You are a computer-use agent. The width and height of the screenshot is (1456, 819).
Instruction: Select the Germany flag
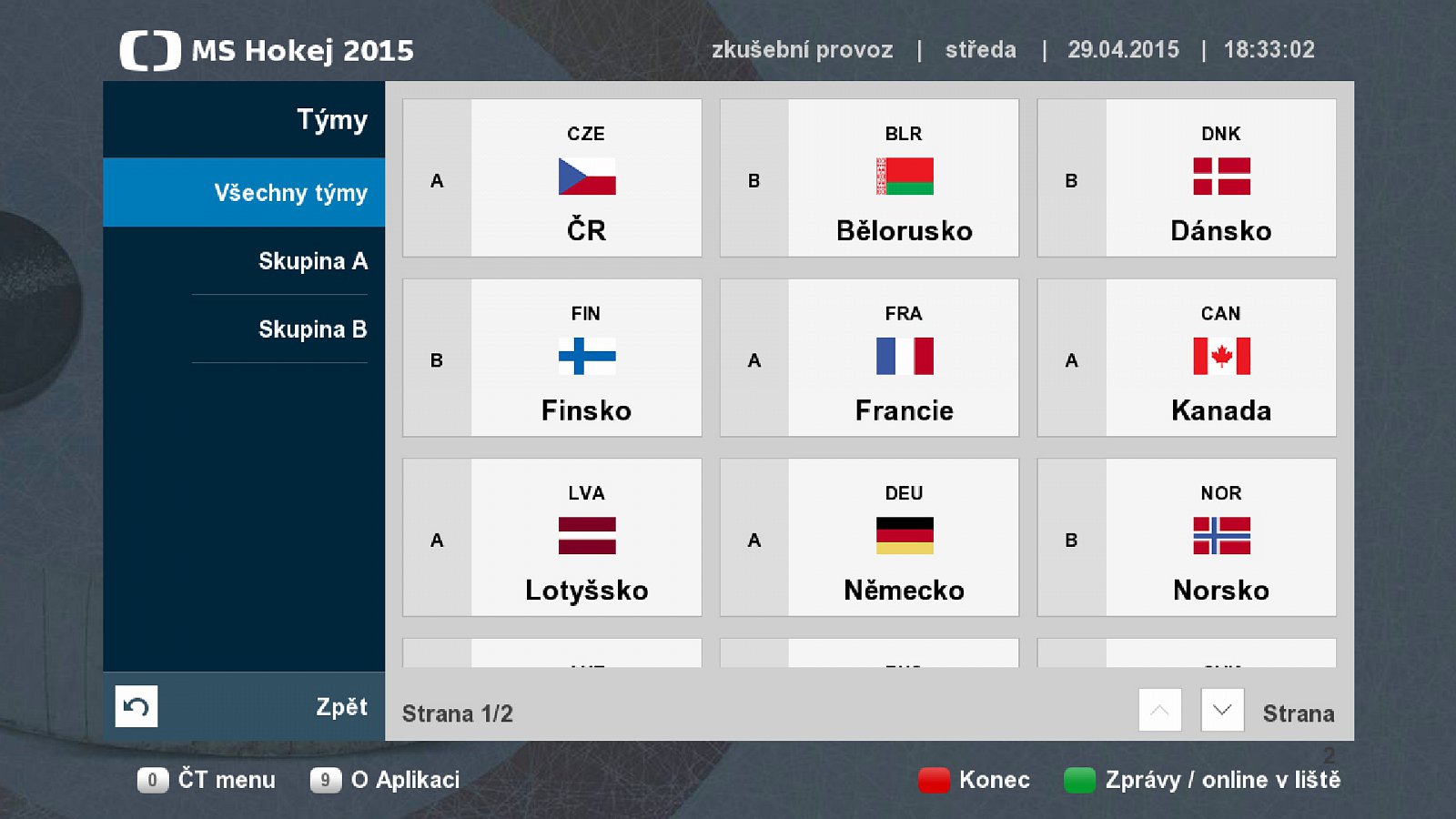tap(903, 537)
